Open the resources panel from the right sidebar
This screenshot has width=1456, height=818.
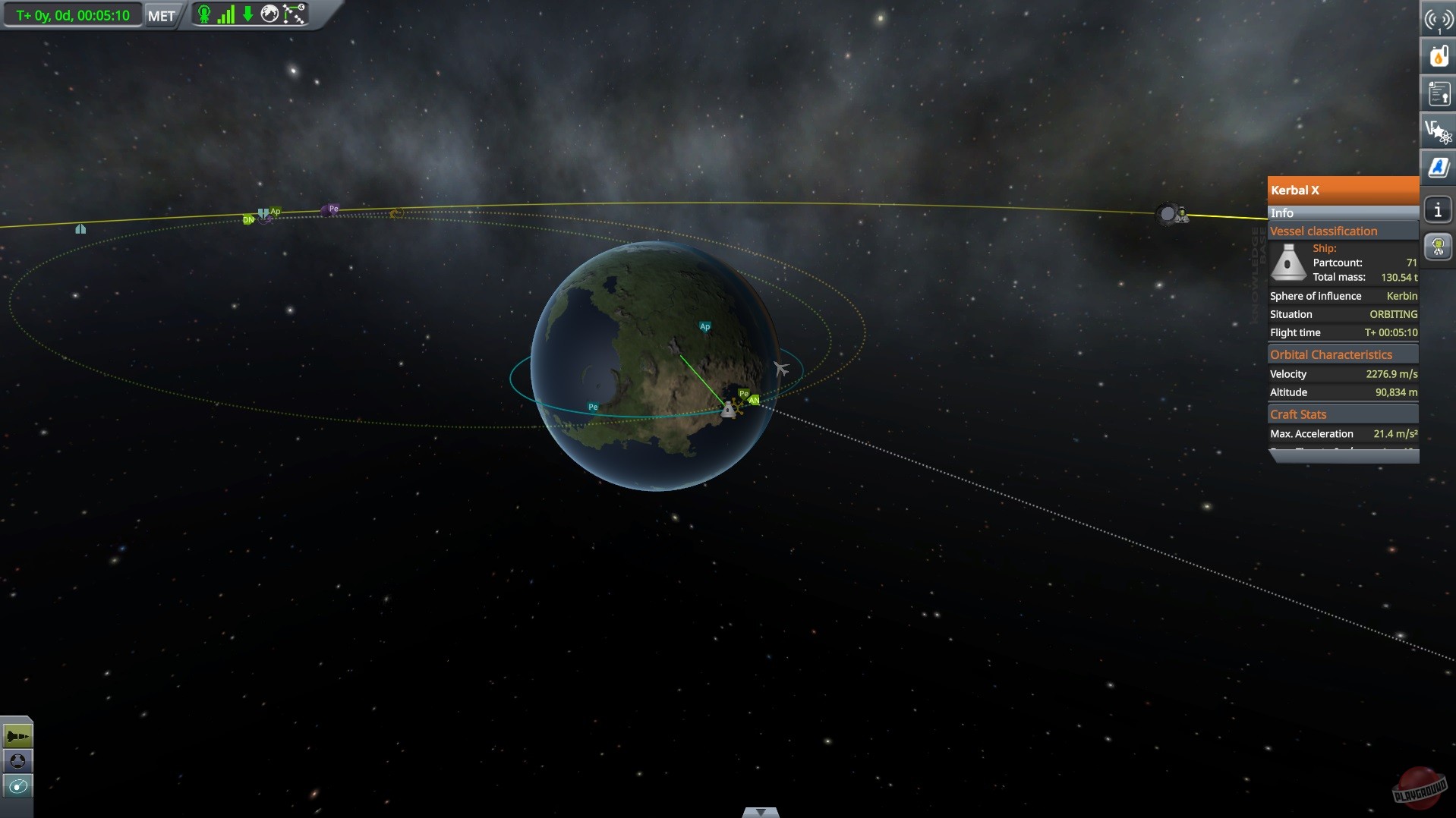(1437, 55)
